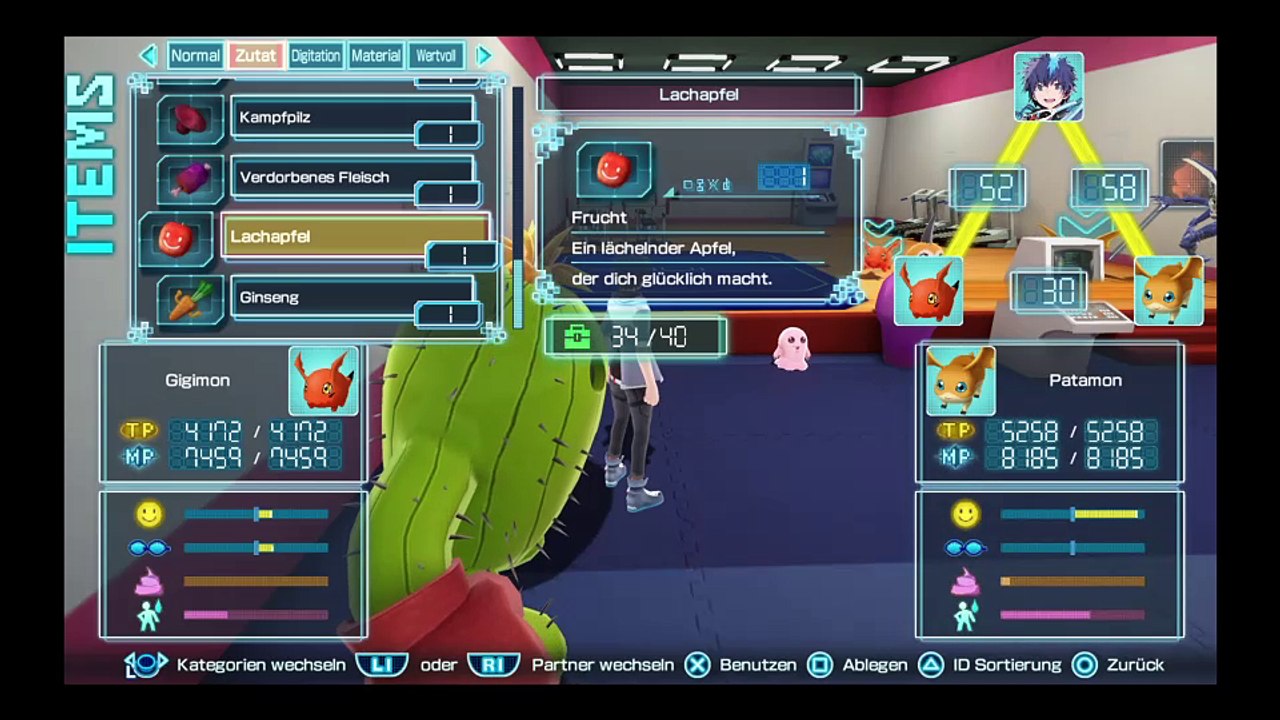Select Kampfpilz in the item list
The image size is (1280, 720).
(x=352, y=118)
